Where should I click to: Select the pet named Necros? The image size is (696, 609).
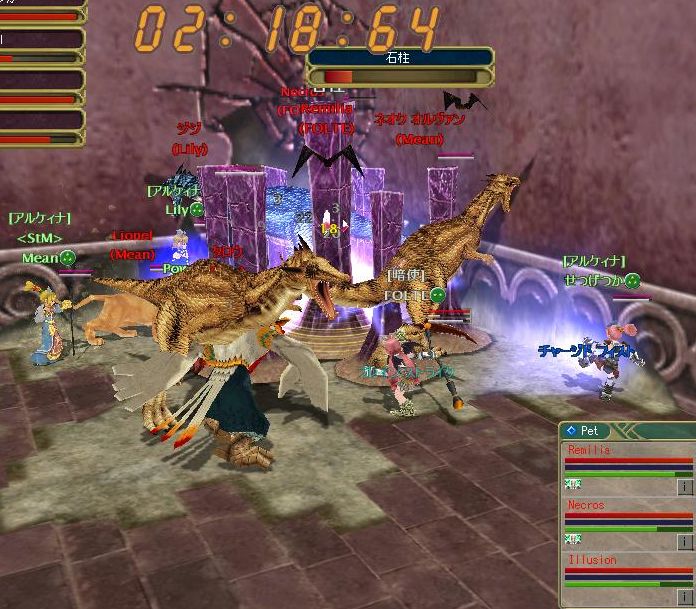point(587,506)
